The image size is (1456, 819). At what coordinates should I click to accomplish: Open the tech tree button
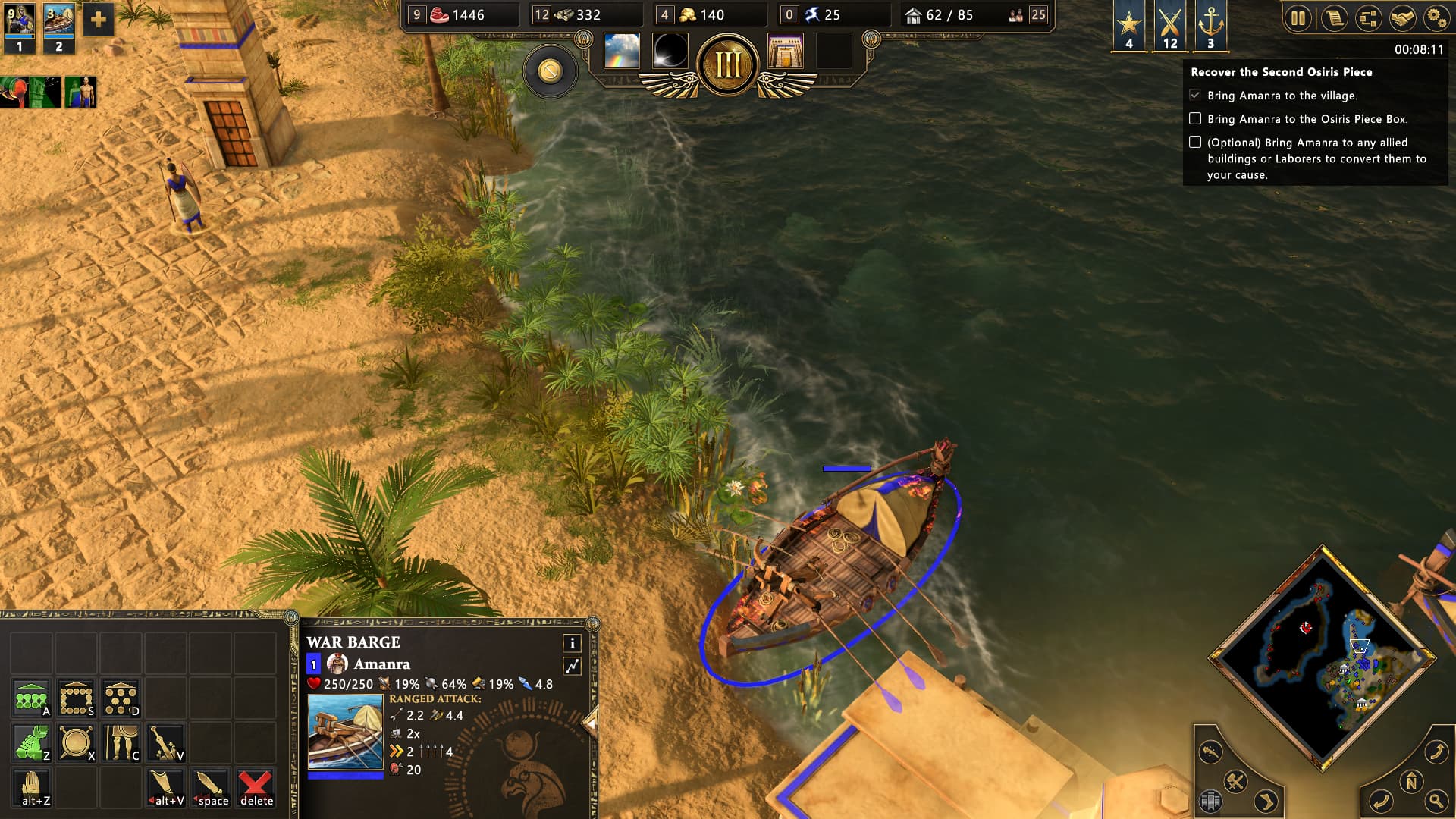click(1368, 18)
